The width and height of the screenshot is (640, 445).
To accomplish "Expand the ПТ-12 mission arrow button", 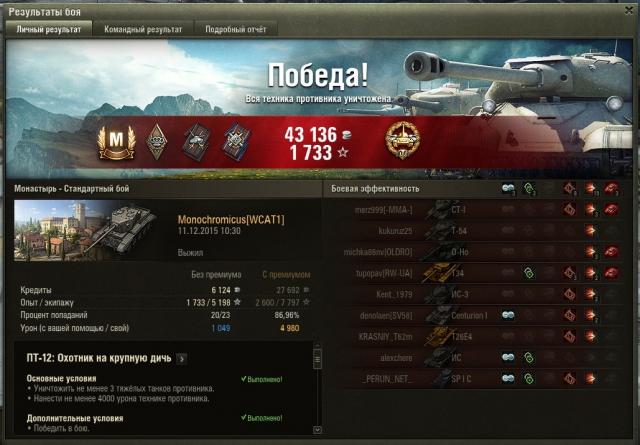I will click(181, 359).
